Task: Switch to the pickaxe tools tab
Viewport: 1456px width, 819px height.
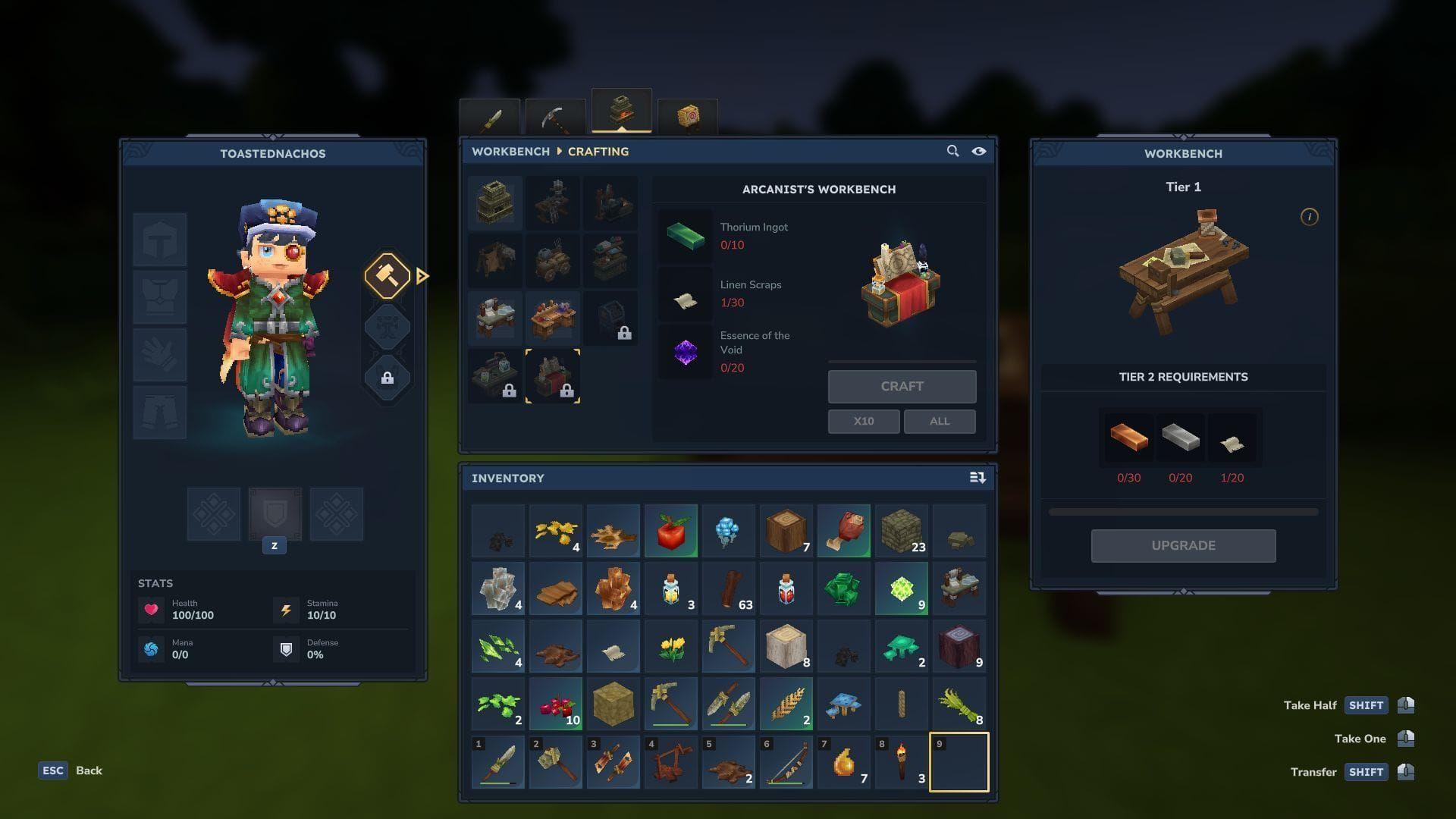Action: click(x=555, y=118)
